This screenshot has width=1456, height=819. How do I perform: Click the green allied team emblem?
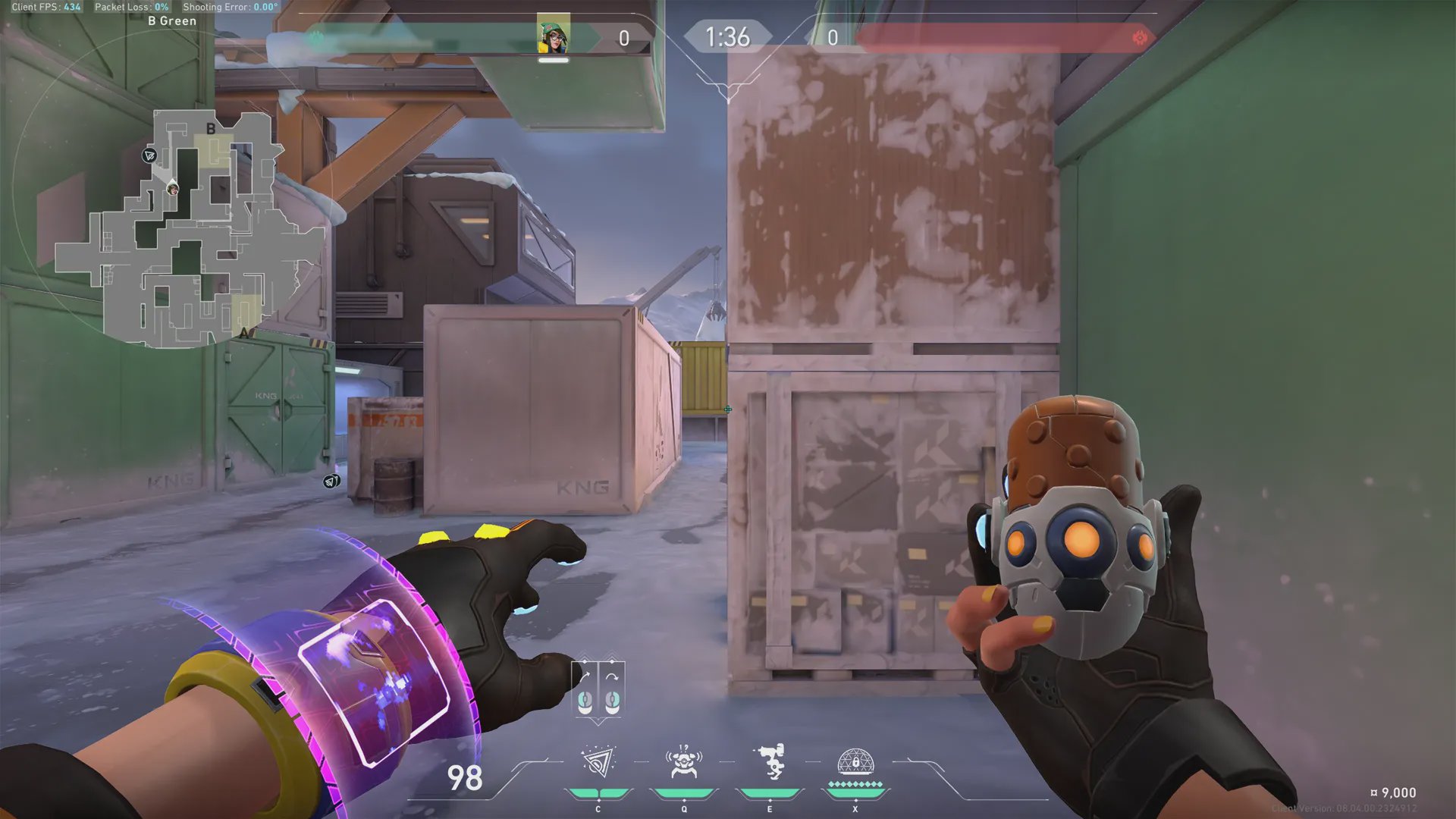[x=316, y=37]
